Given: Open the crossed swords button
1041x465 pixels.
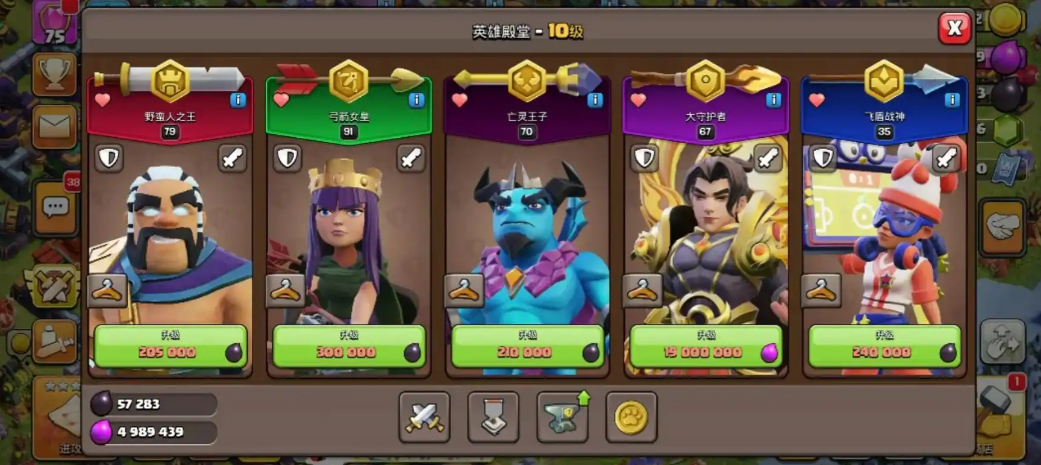Looking at the screenshot, I should tap(424, 416).
